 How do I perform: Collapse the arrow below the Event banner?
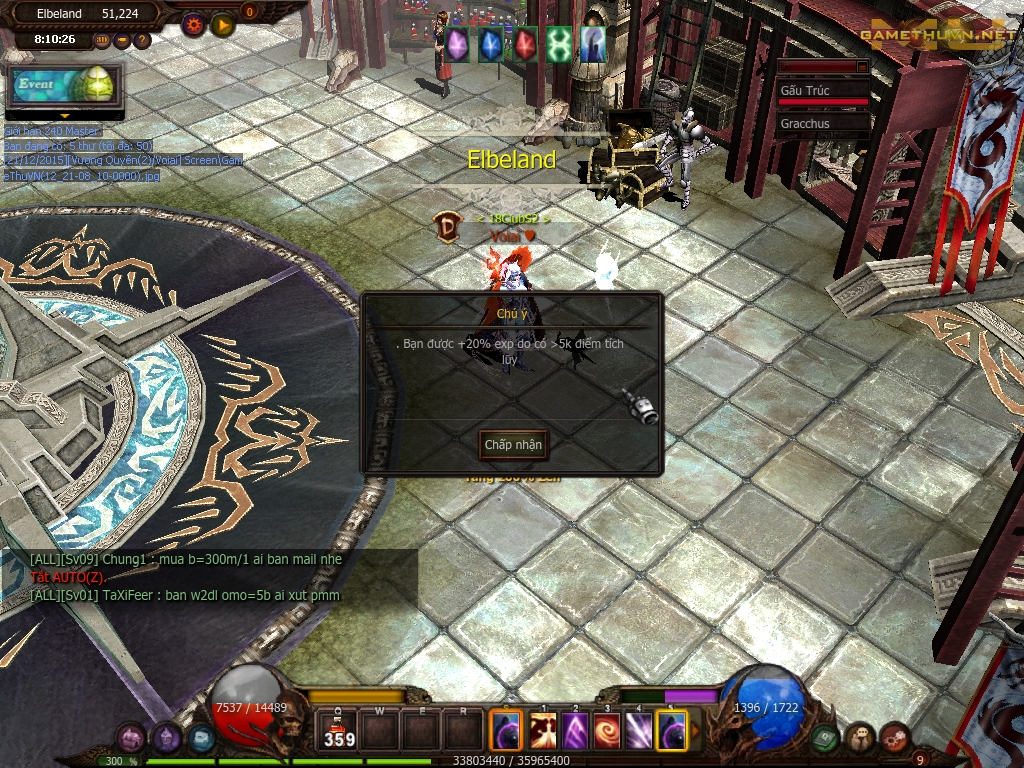tap(65, 116)
